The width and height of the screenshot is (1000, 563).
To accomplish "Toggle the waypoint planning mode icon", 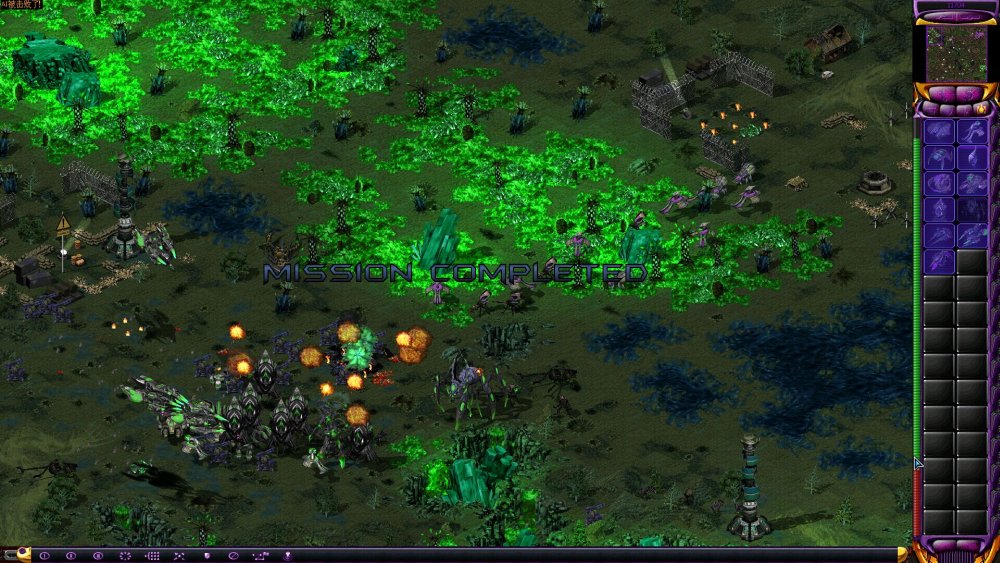I will click(260, 555).
